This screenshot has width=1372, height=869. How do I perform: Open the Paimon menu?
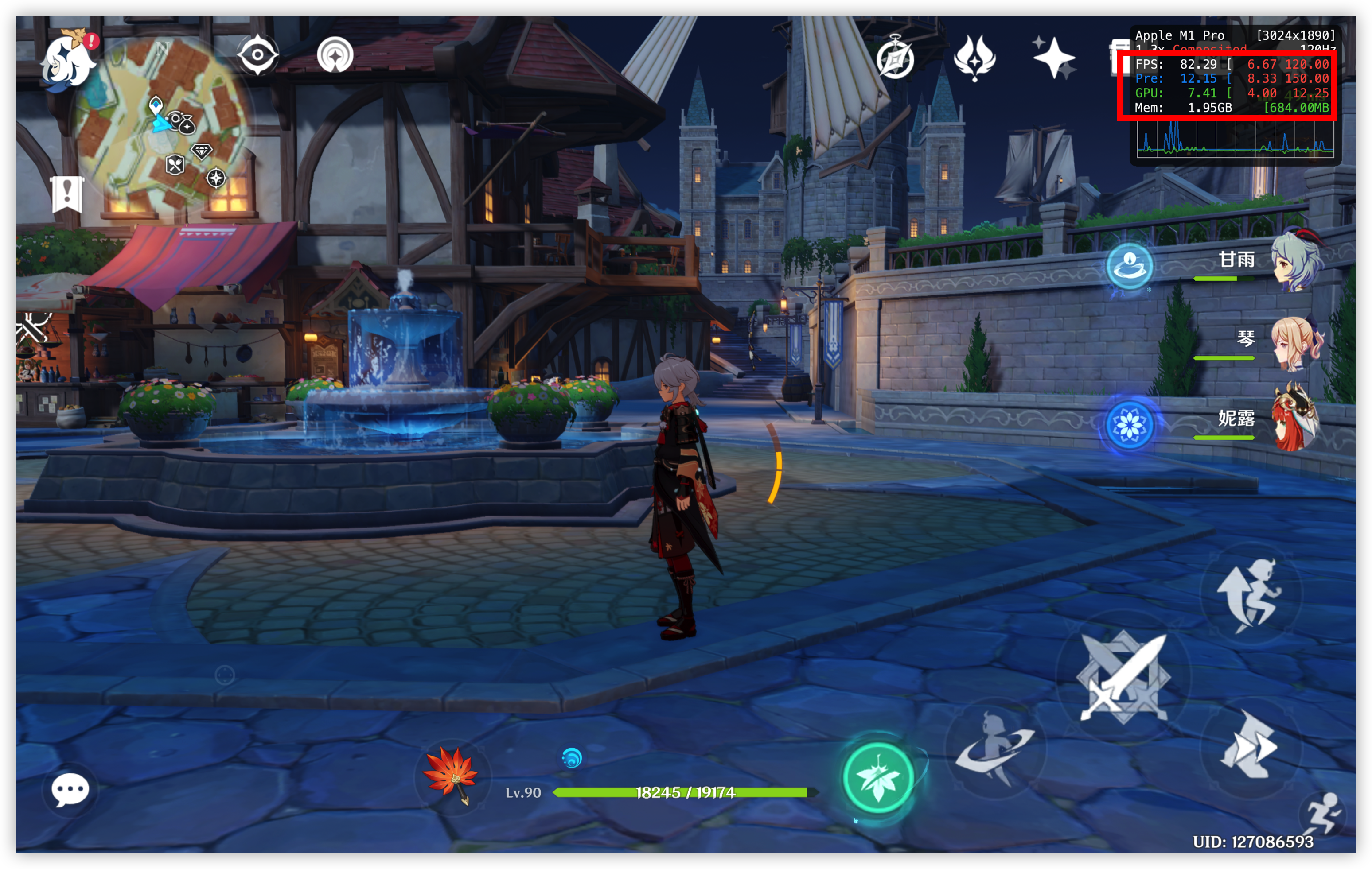click(67, 62)
